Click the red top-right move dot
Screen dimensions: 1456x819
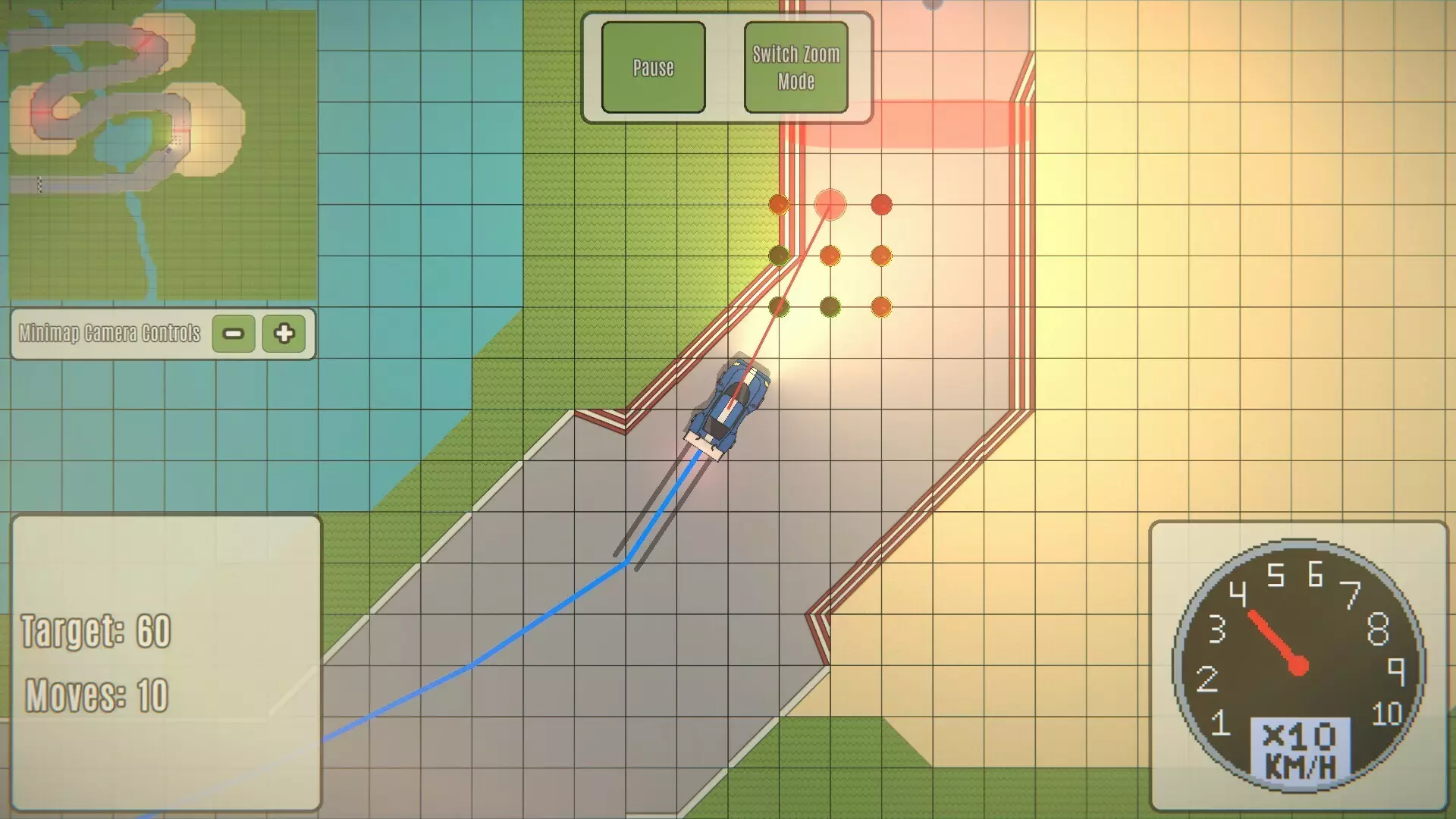[881, 205]
